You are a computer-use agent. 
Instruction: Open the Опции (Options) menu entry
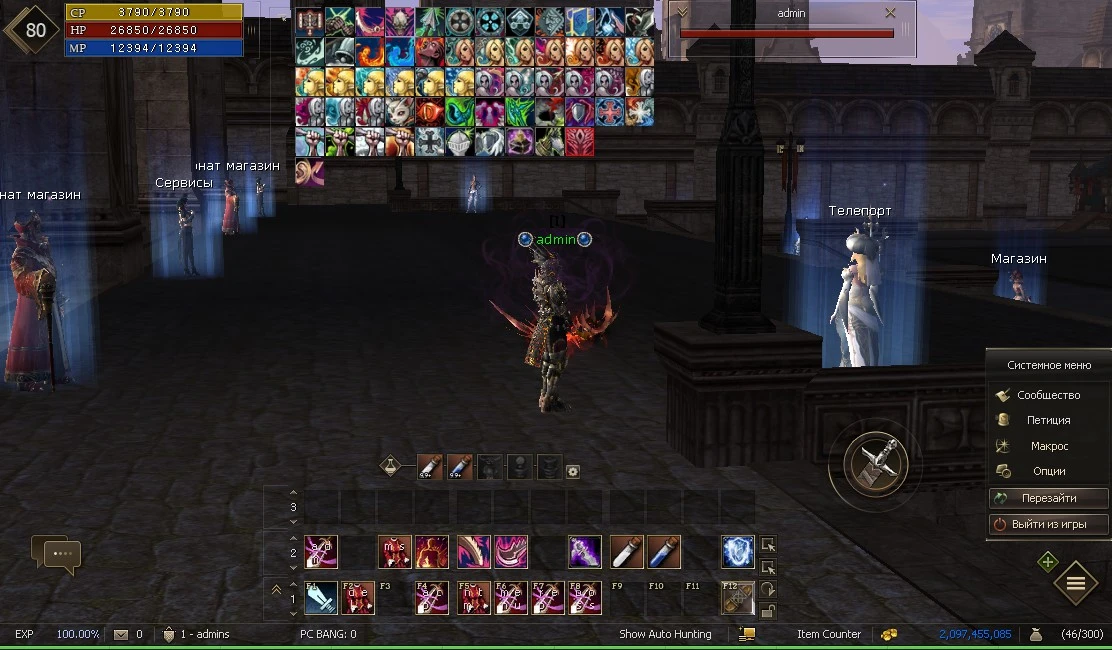point(1049,471)
